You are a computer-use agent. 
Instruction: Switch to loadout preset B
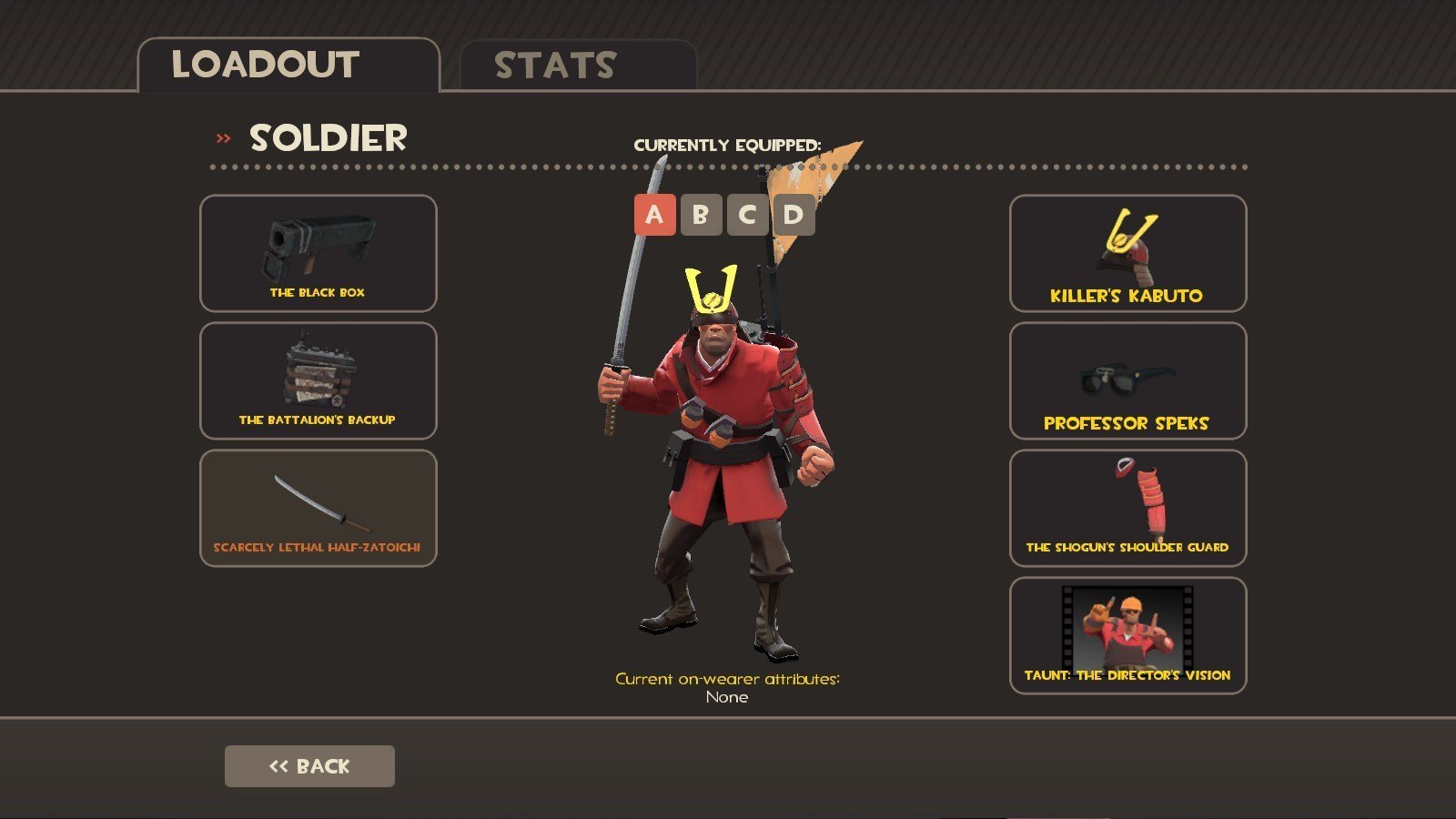pyautogui.click(x=701, y=215)
